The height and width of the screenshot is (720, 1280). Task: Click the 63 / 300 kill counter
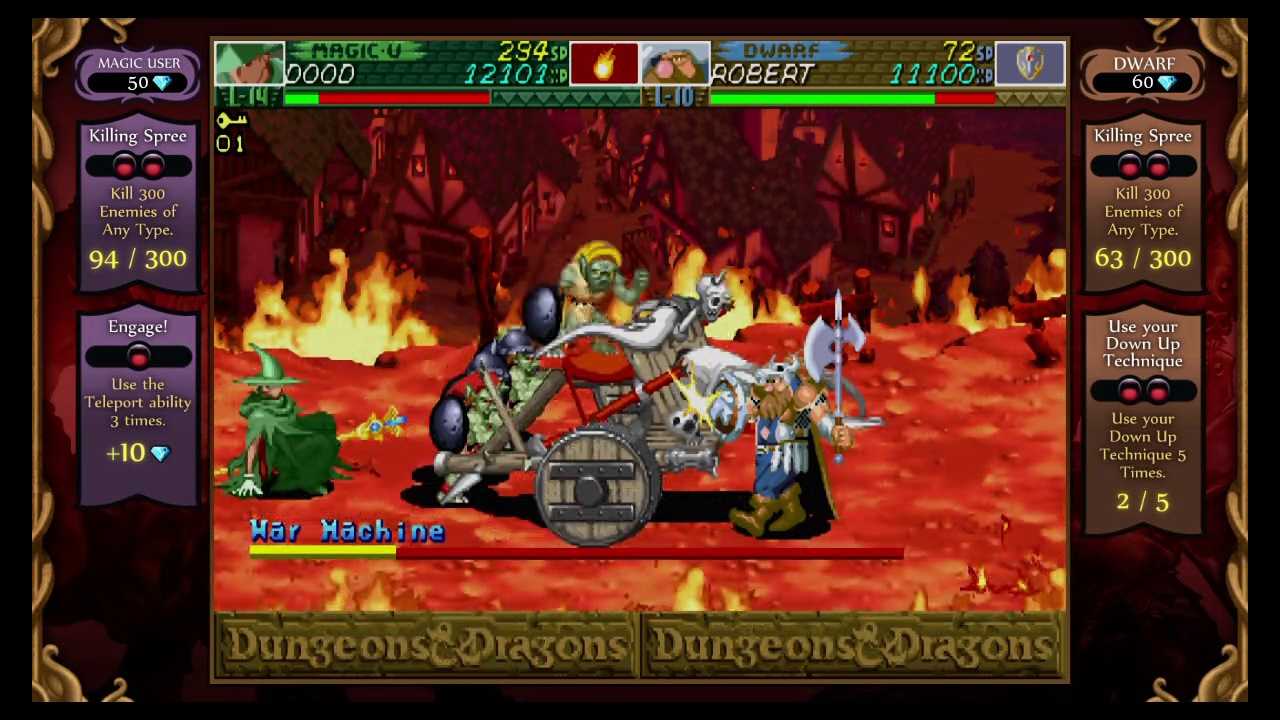coord(1142,259)
